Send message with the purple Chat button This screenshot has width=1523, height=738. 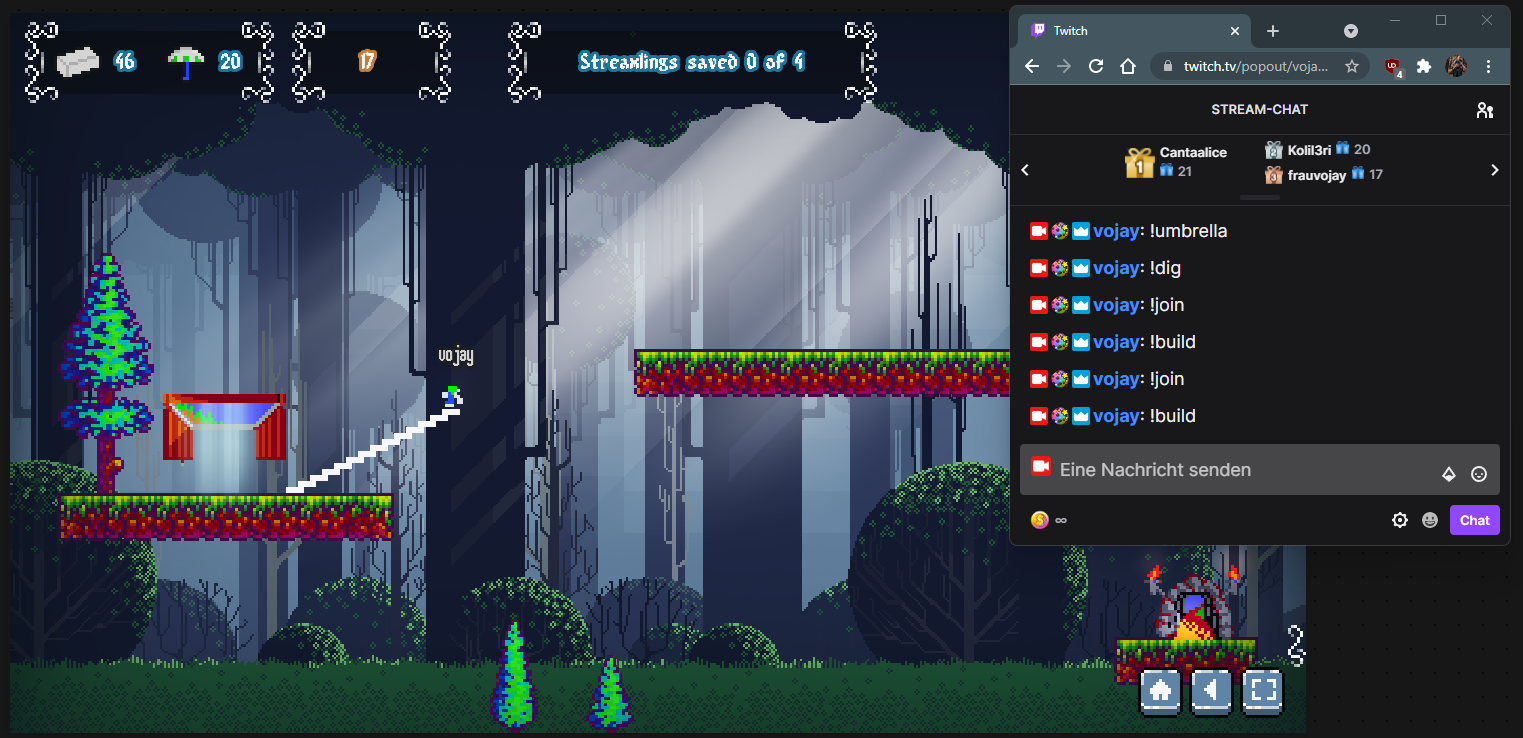[x=1474, y=520]
